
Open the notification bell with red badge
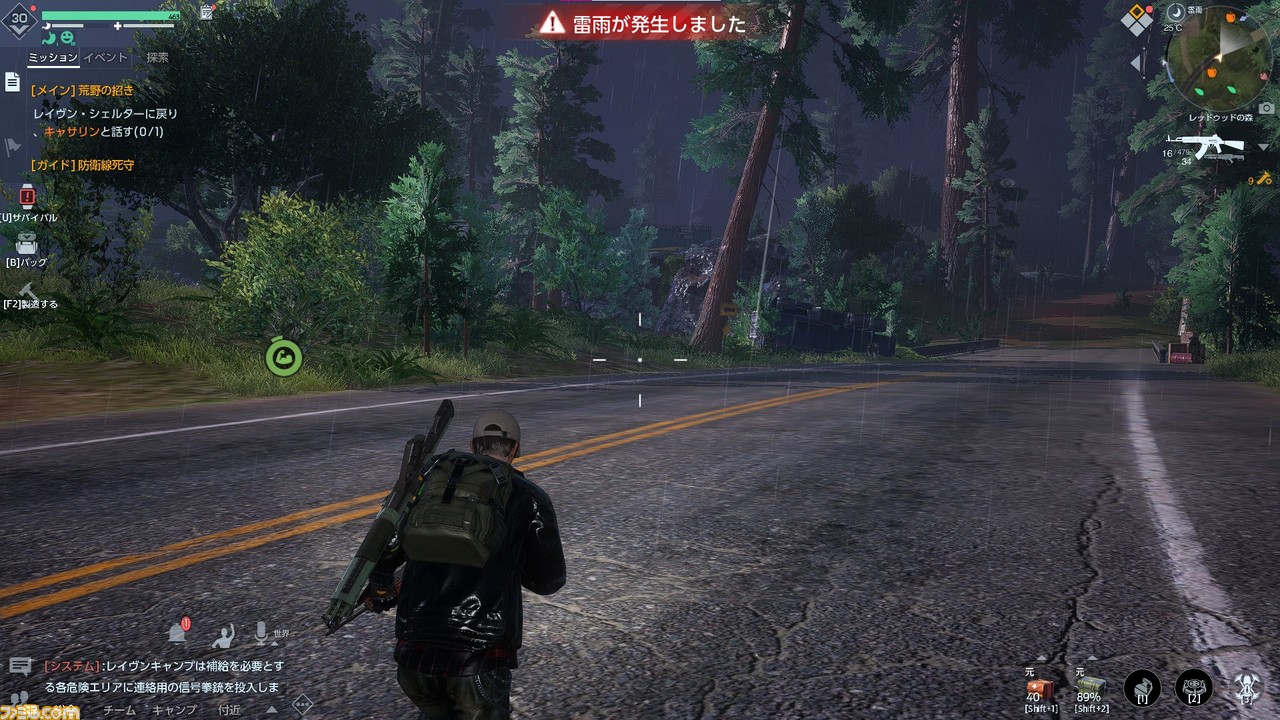(x=178, y=630)
